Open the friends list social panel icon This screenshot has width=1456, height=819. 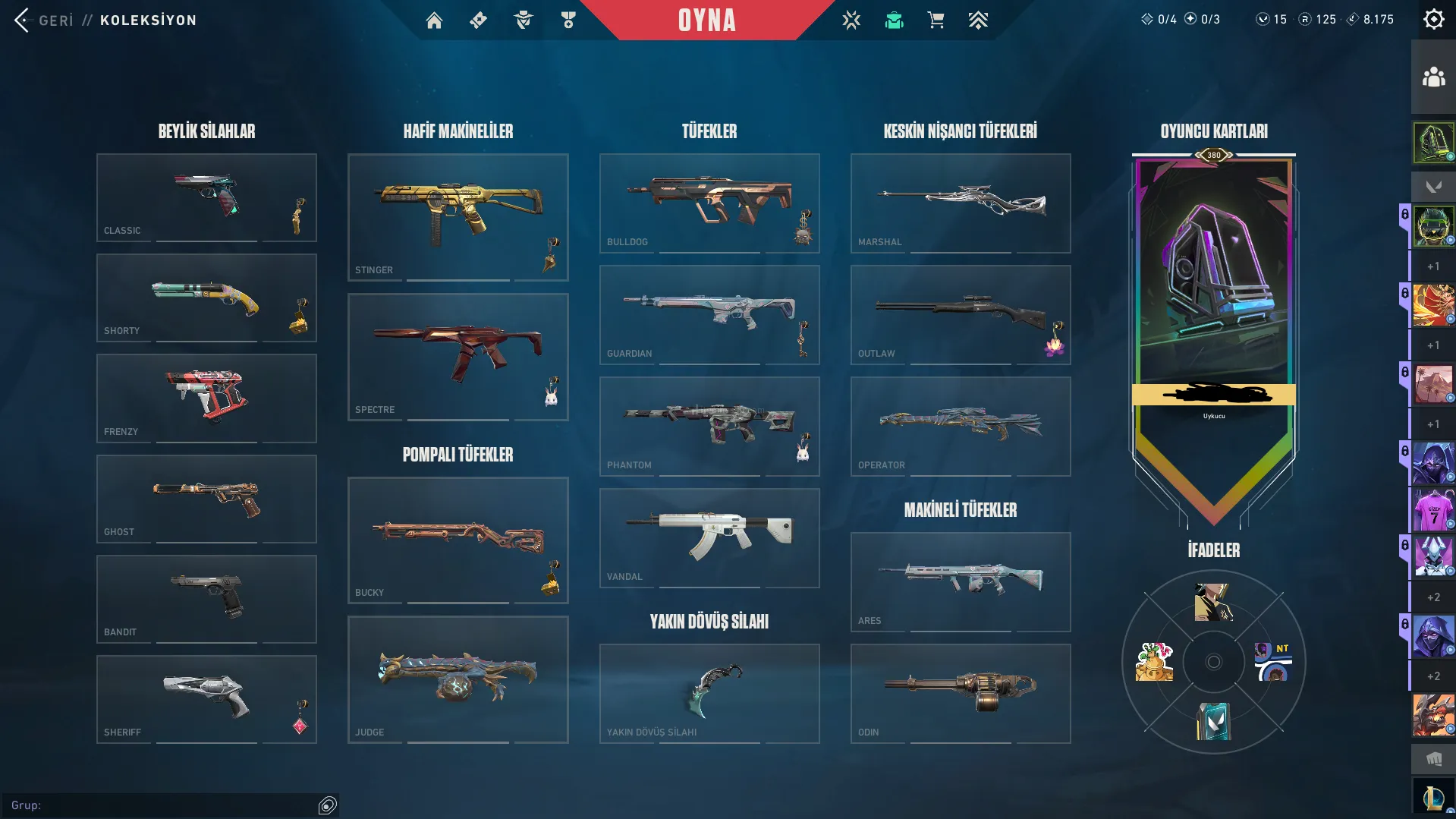click(1433, 77)
